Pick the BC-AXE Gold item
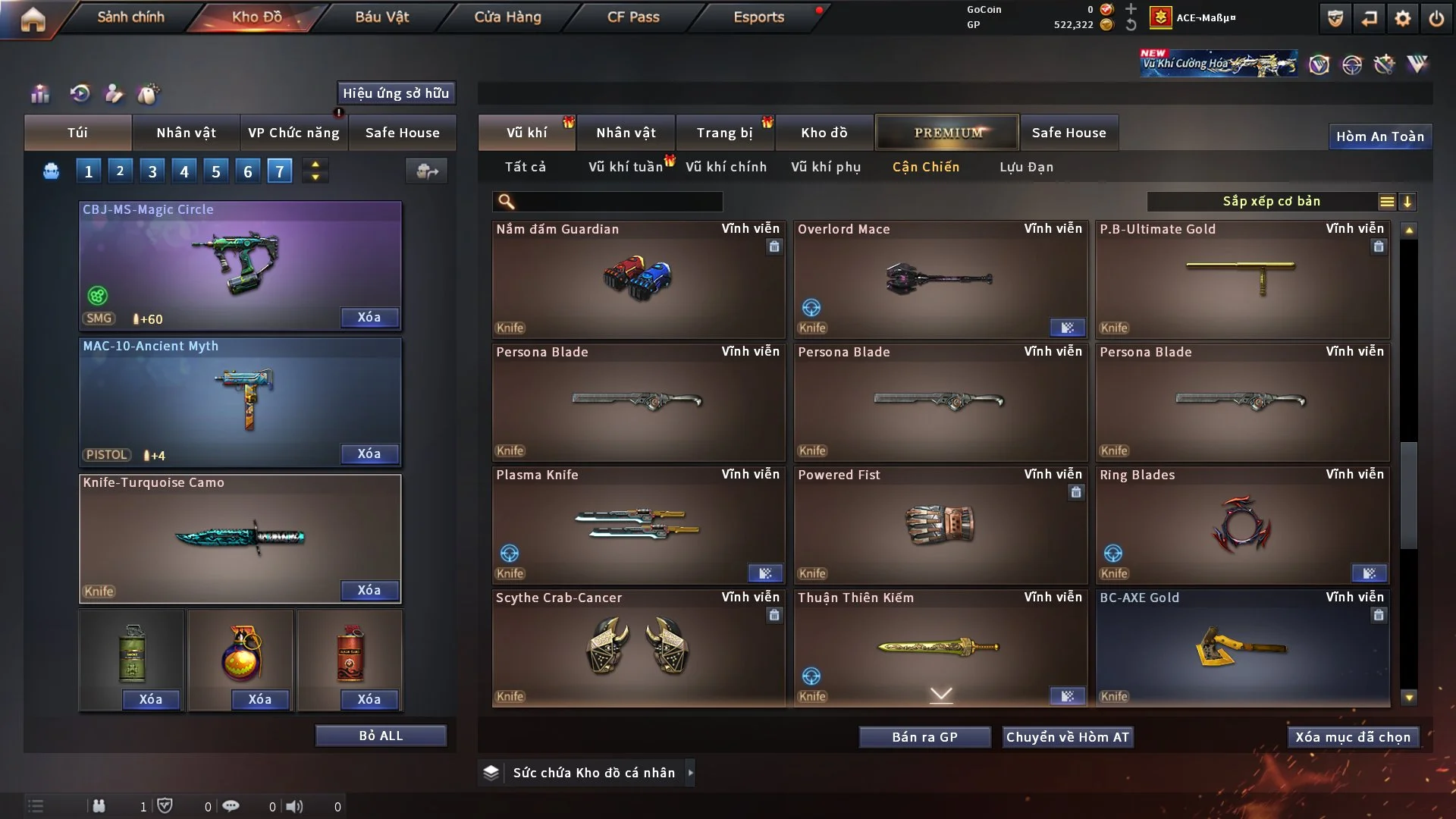Viewport: 1456px width, 819px height. point(1242,648)
